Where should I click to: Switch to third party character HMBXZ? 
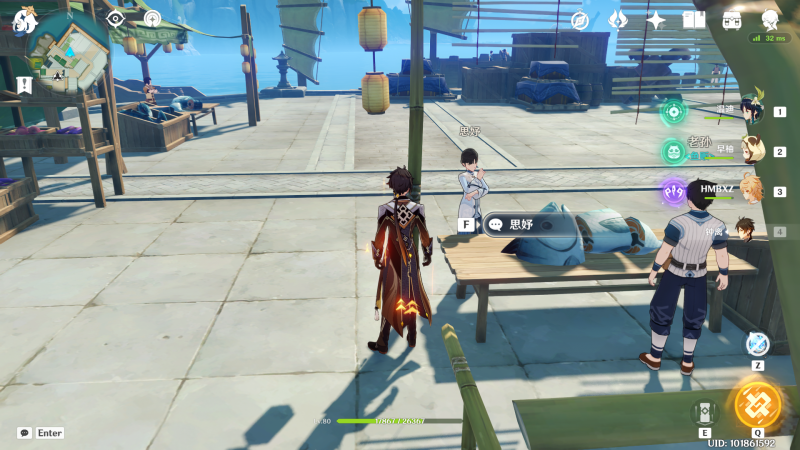coord(751,191)
